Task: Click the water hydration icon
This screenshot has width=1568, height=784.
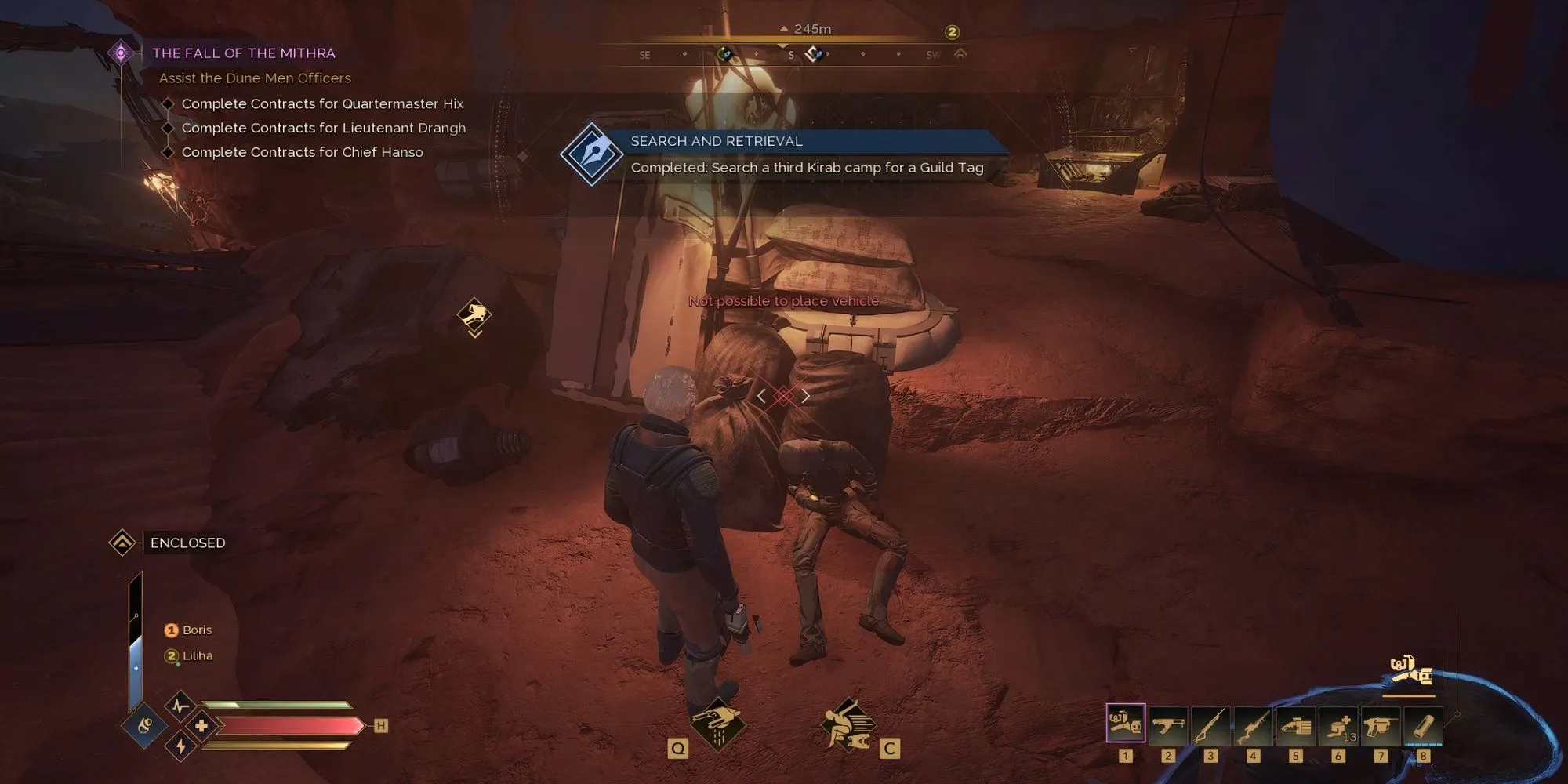Action: tap(144, 726)
